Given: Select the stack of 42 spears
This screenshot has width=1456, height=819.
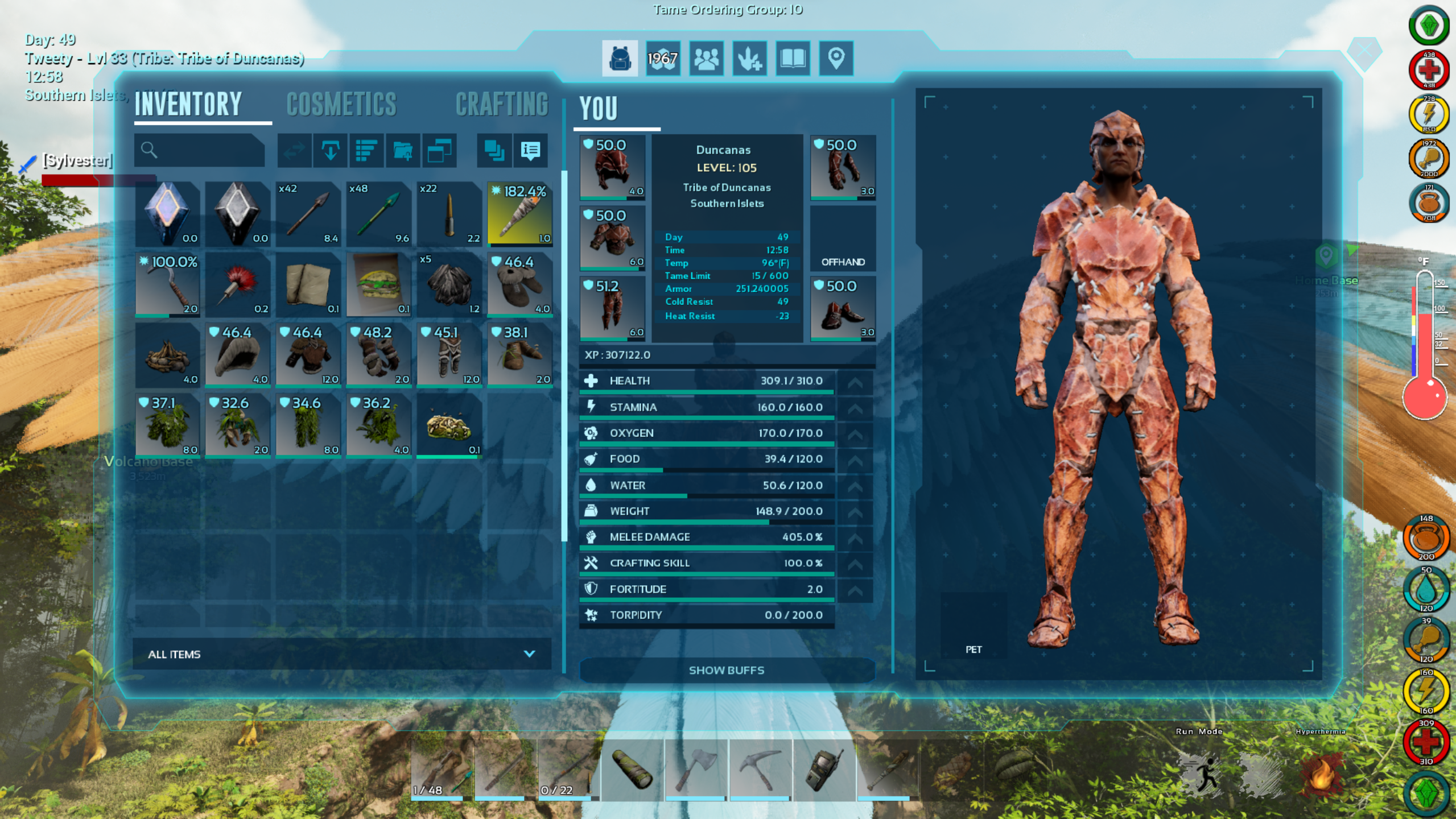Looking at the screenshot, I should [x=308, y=214].
